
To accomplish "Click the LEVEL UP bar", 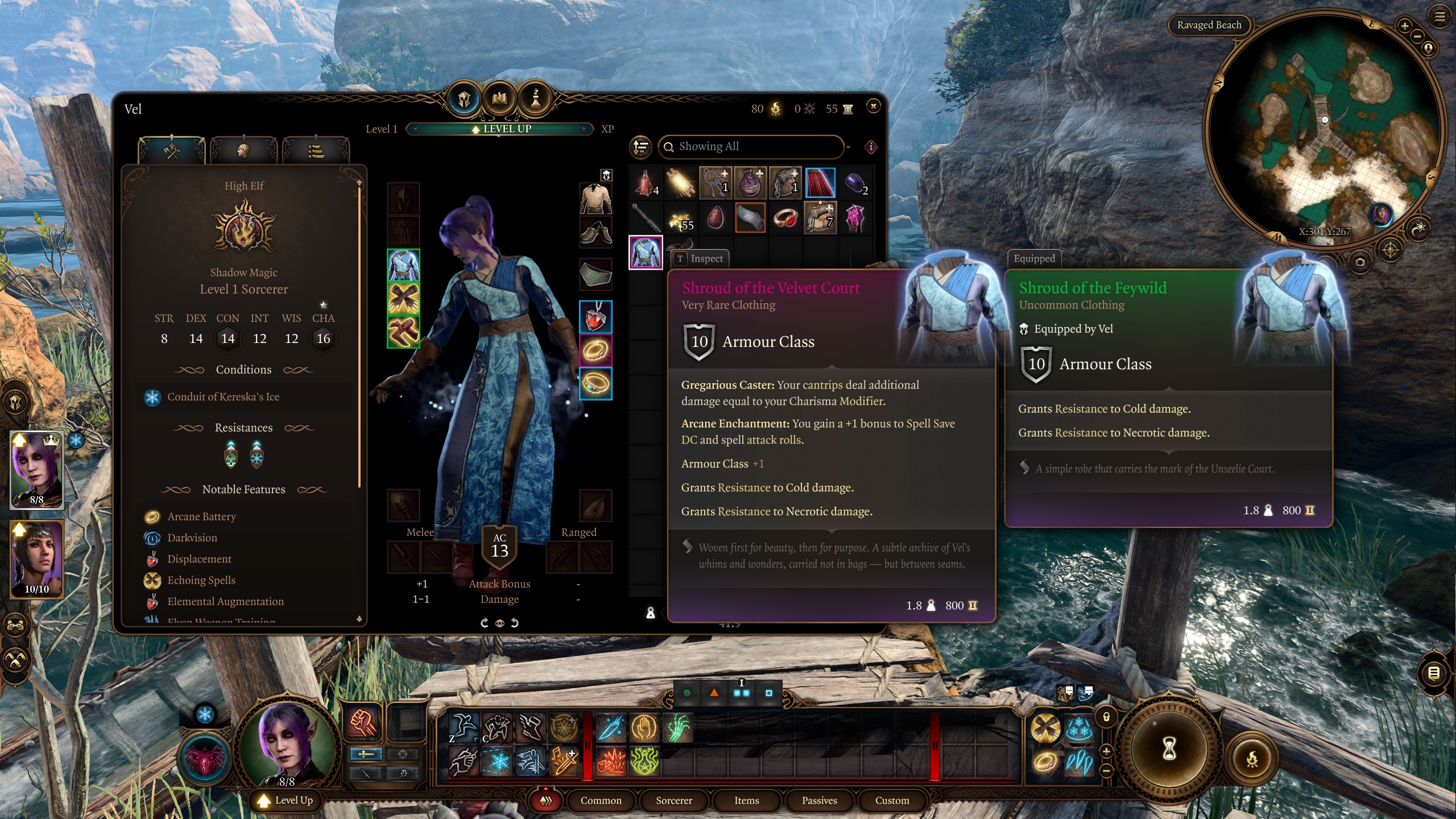I will [500, 129].
